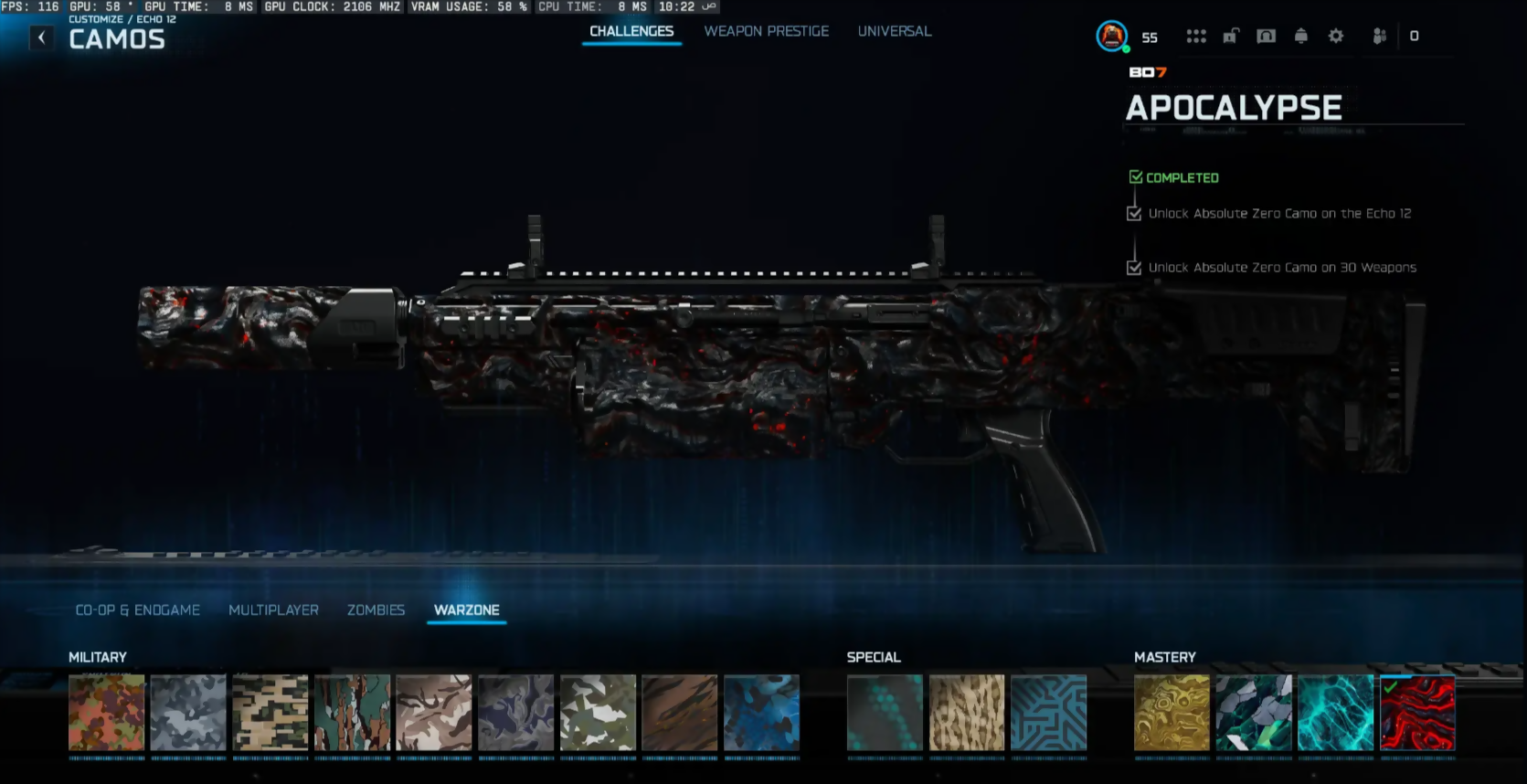Screen dimensions: 1527x784
Task: Go back using the arrow beside Camos
Action: [x=41, y=37]
